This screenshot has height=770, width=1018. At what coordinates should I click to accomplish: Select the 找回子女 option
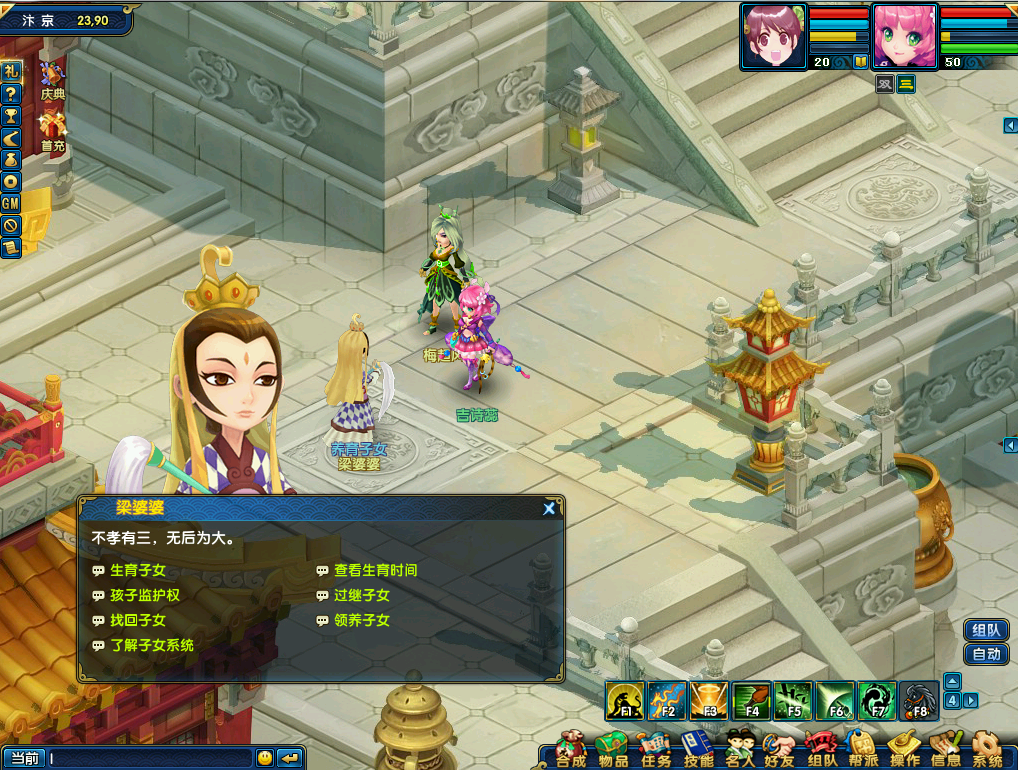click(137, 620)
